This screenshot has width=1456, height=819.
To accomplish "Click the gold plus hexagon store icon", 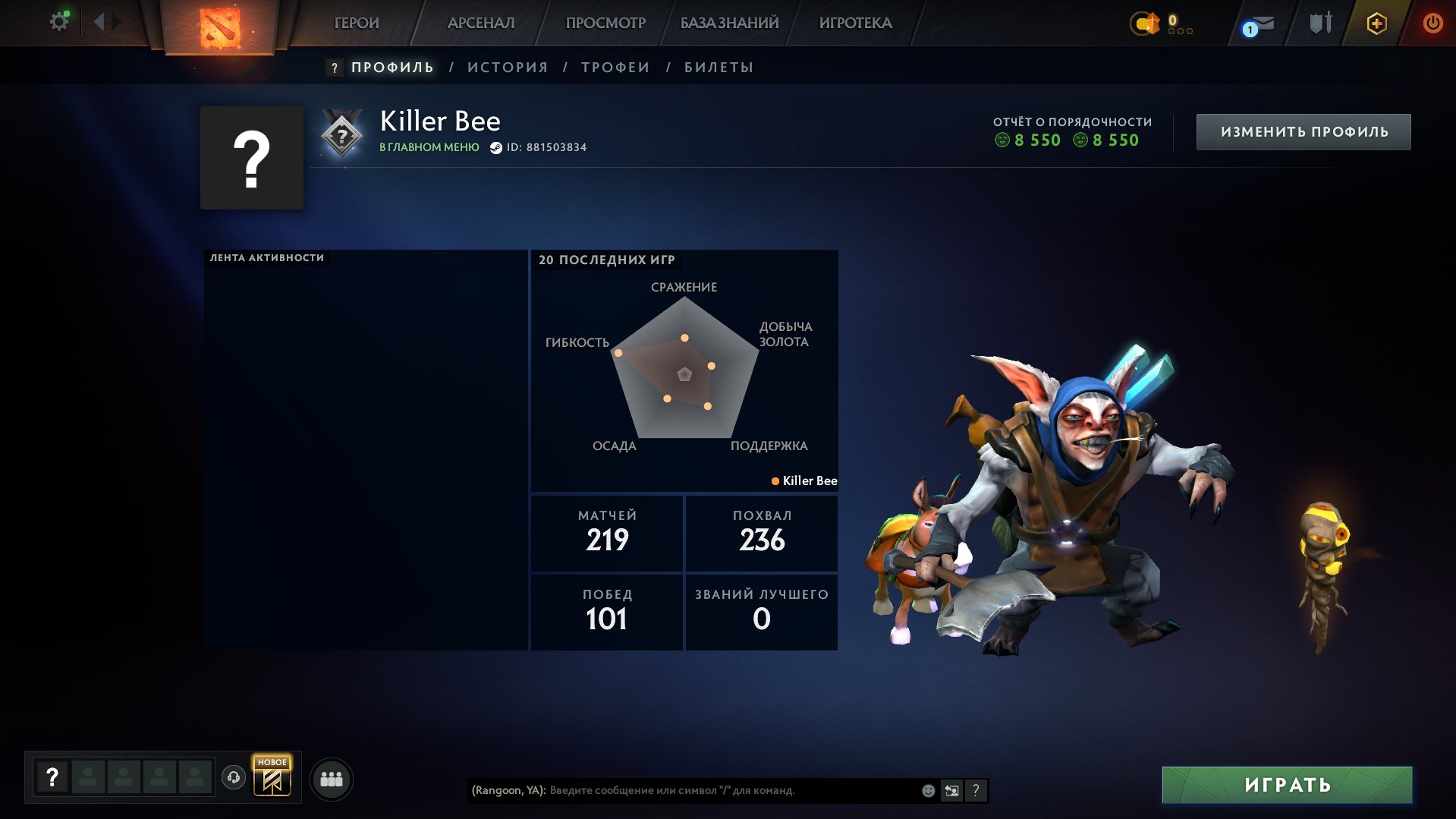I will click(x=1376, y=23).
